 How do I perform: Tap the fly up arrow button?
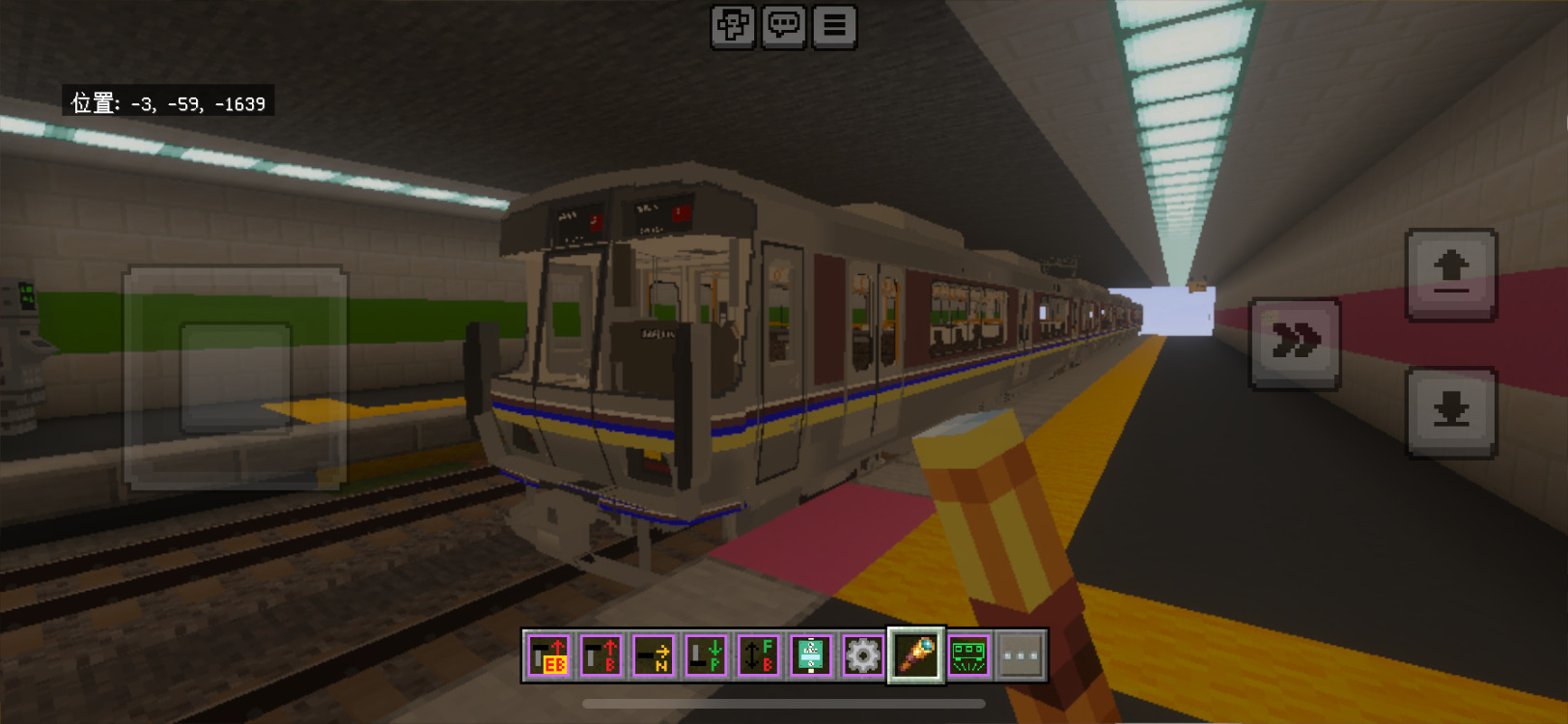[1451, 274]
